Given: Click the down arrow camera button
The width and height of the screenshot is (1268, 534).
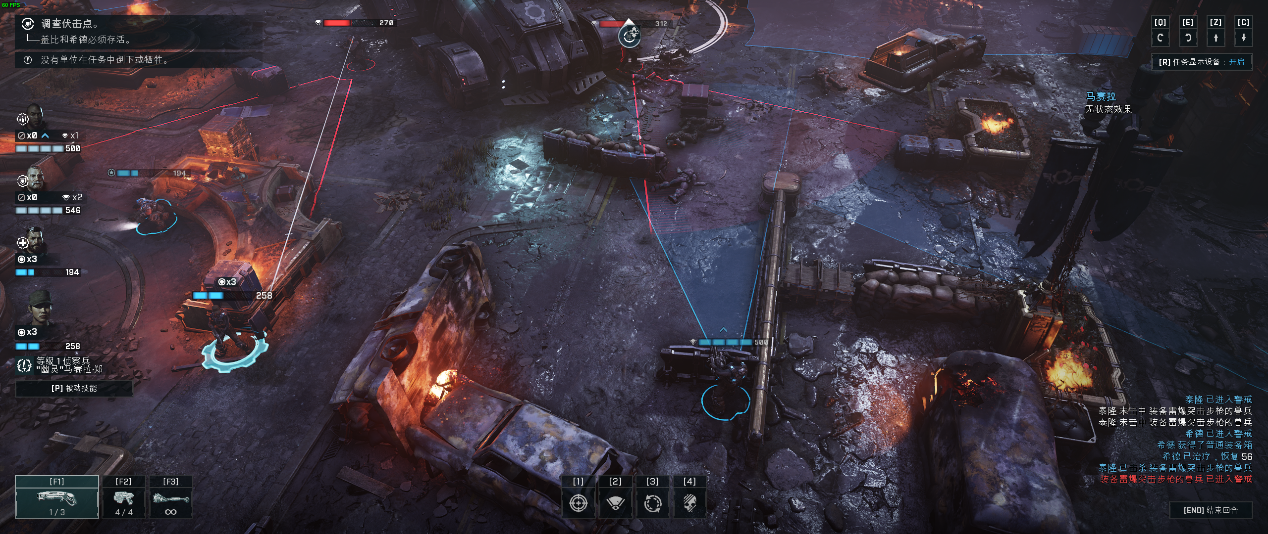Looking at the screenshot, I should point(1243,38).
